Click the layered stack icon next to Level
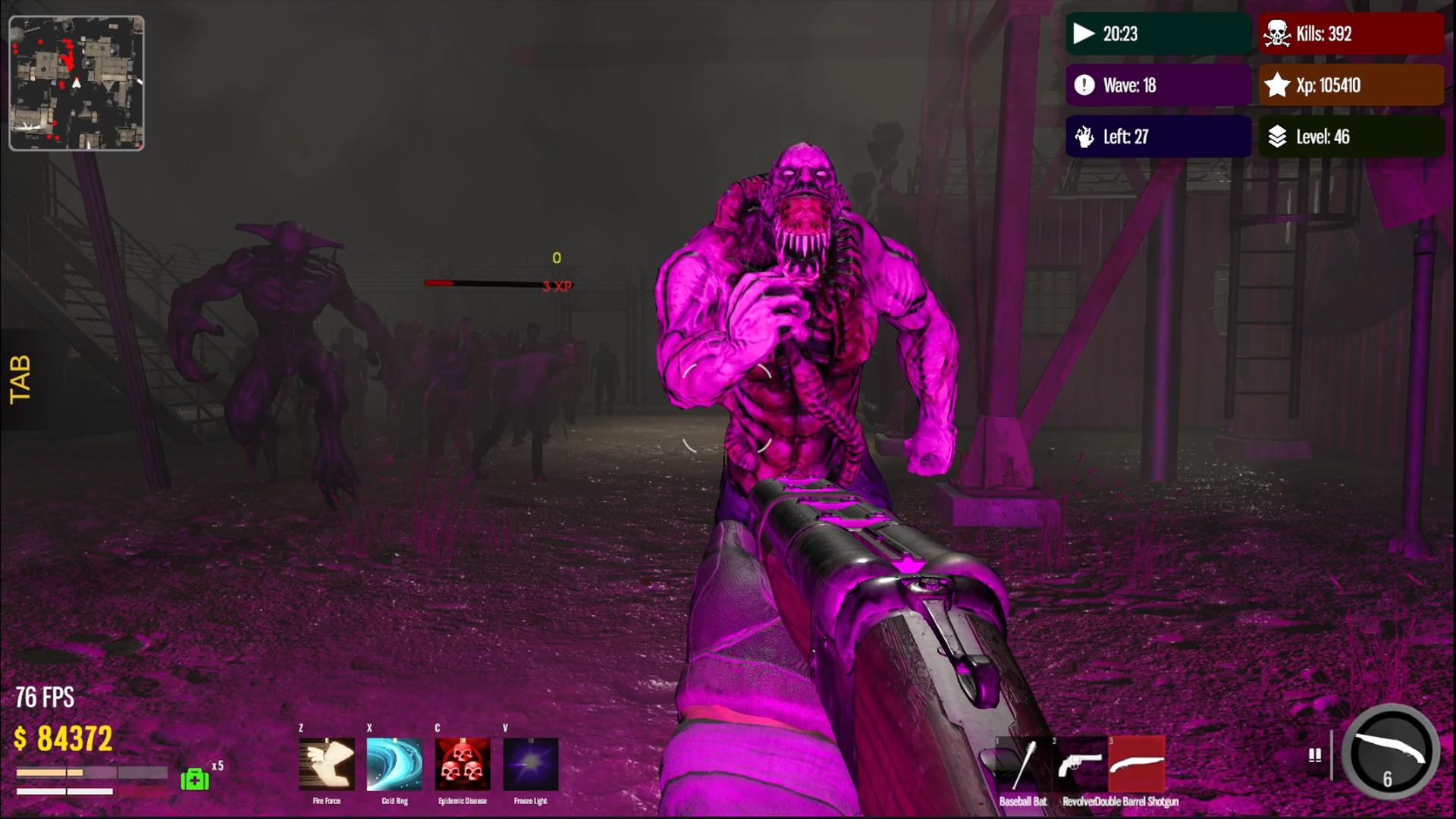1456x819 pixels. tap(1278, 137)
